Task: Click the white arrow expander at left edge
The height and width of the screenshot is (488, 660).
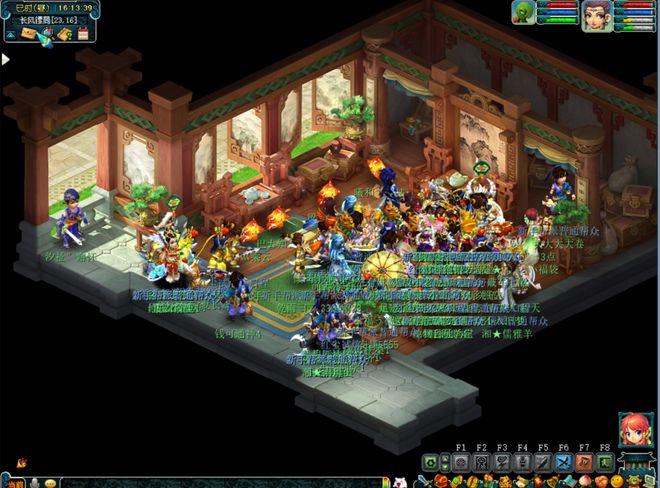Action: click(6, 59)
